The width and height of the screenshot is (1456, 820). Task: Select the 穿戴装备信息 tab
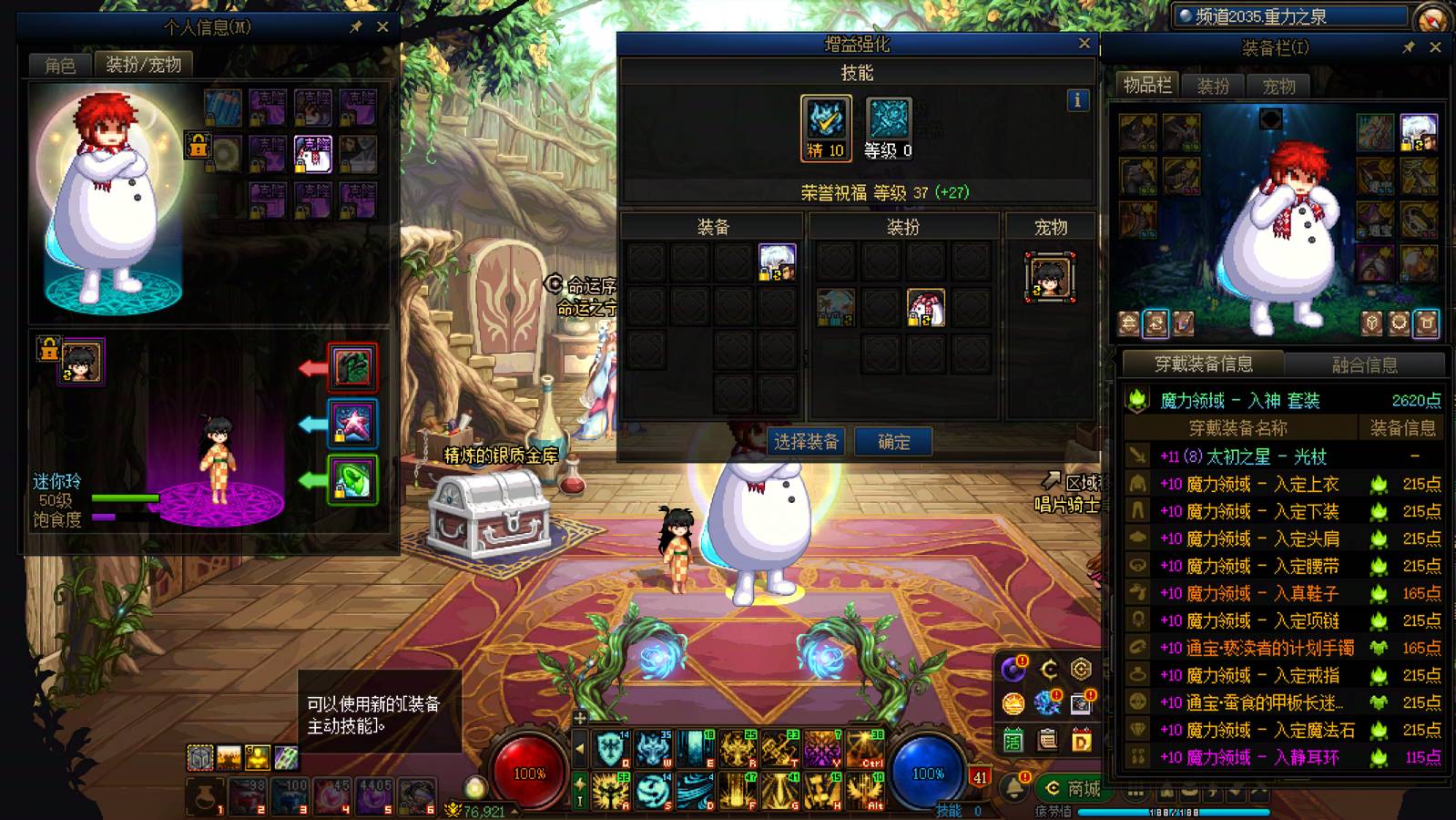point(1203,364)
